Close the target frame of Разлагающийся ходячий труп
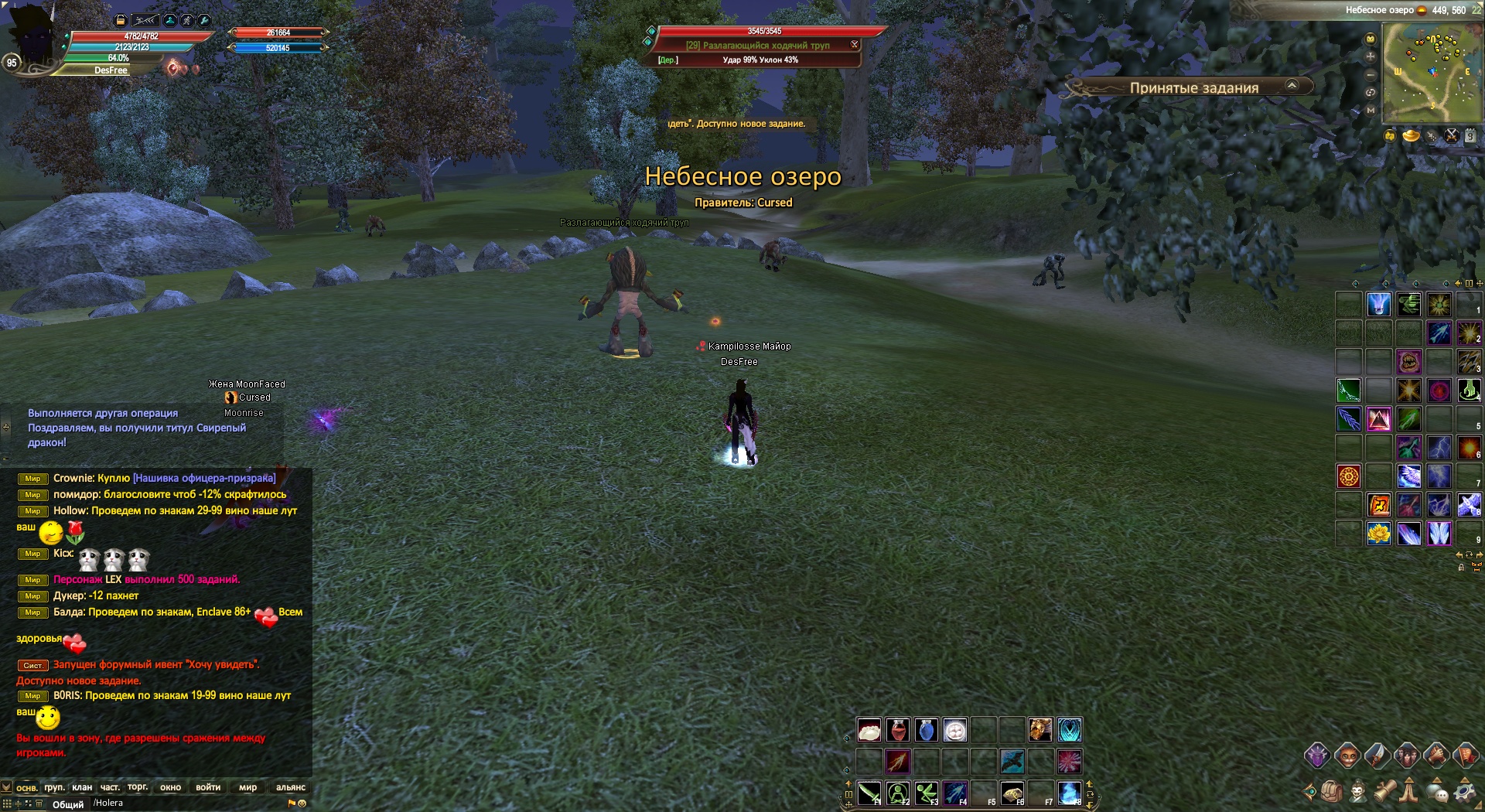 click(855, 45)
